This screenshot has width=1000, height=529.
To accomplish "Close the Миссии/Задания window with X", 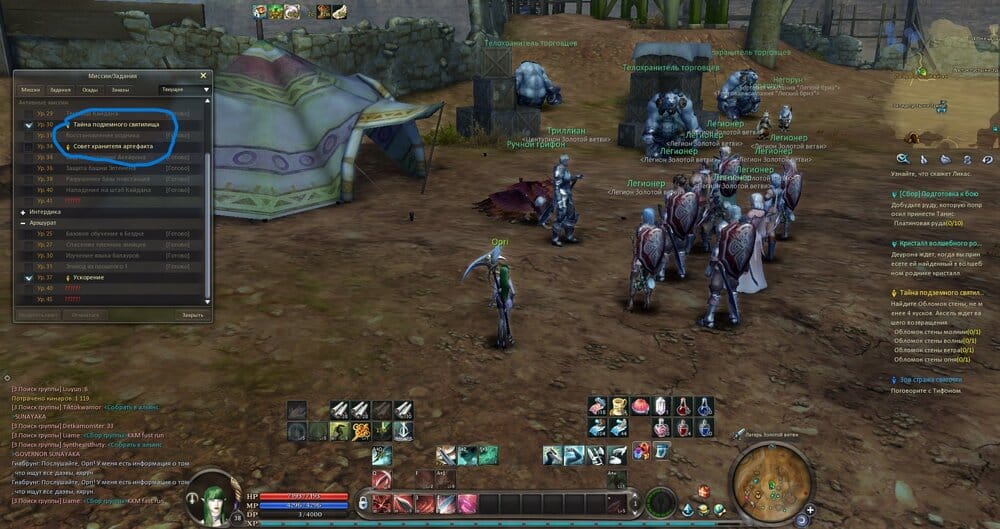I will click(x=203, y=75).
